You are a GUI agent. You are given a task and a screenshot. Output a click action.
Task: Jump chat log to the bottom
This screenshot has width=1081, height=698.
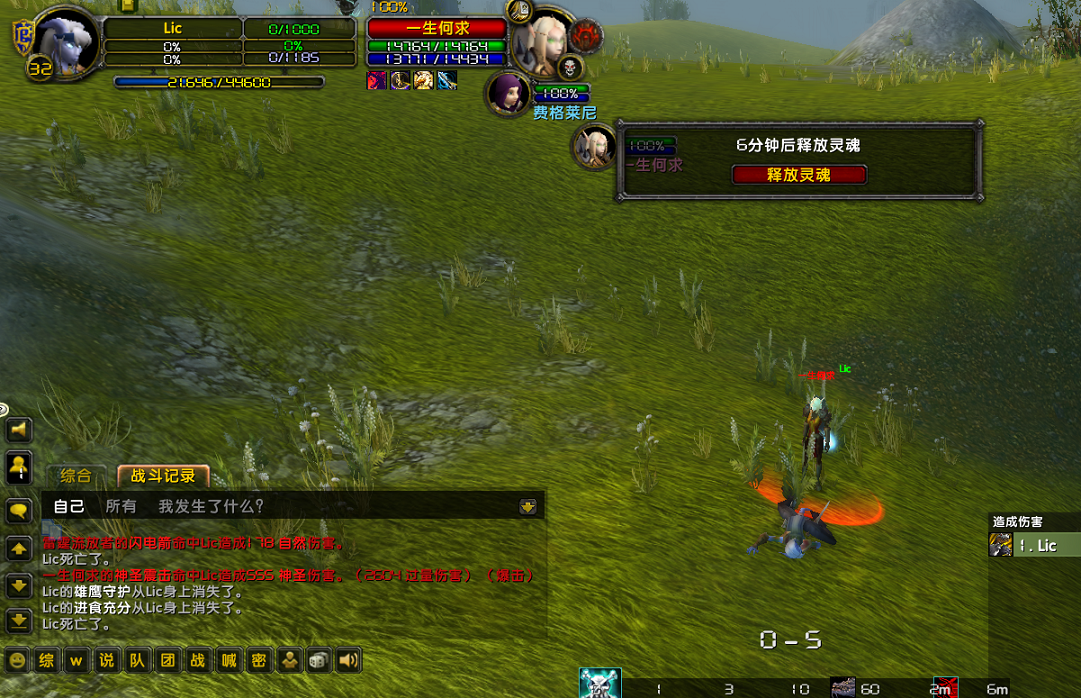click(19, 620)
